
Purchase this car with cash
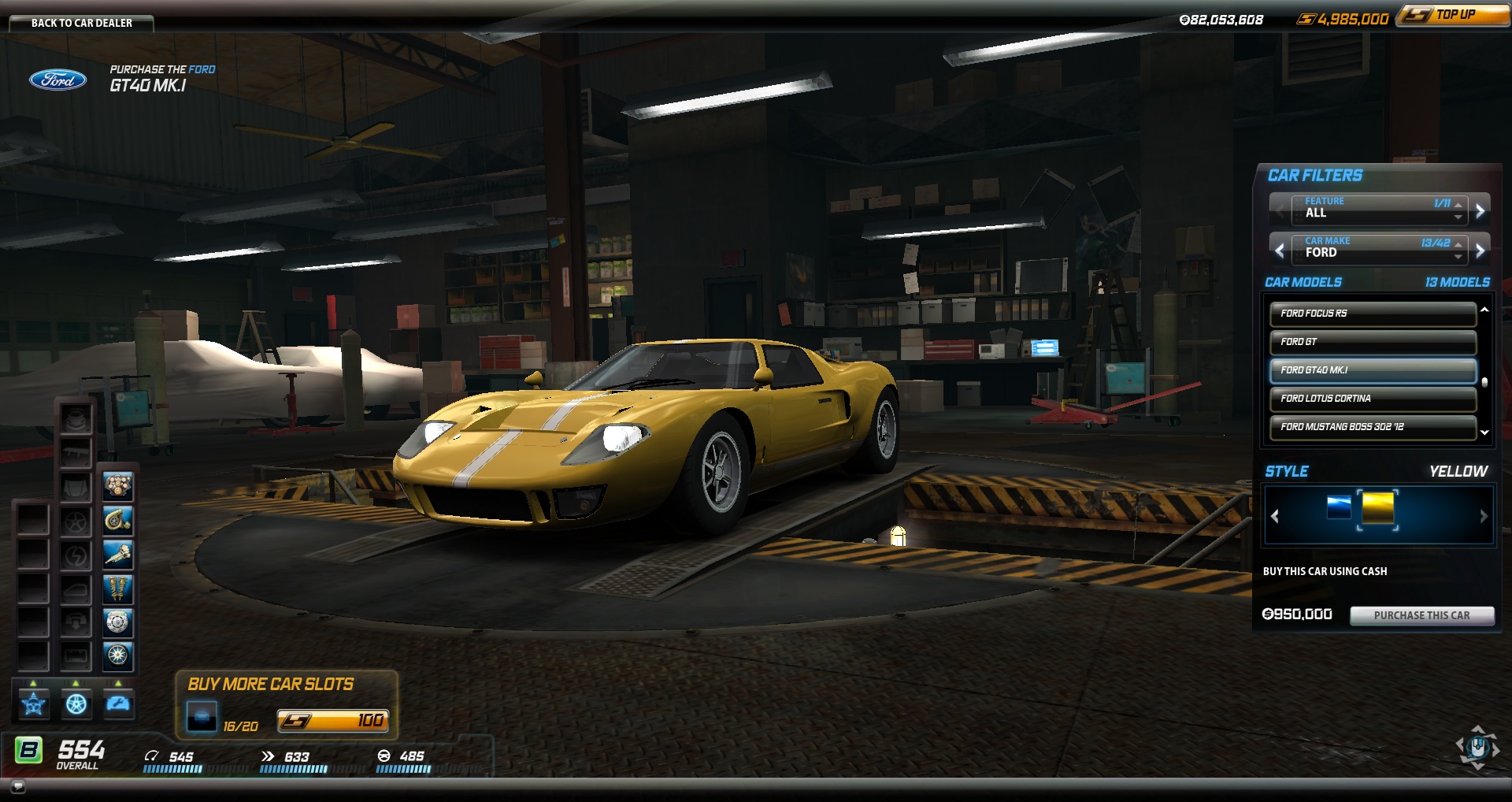pyautogui.click(x=1421, y=615)
